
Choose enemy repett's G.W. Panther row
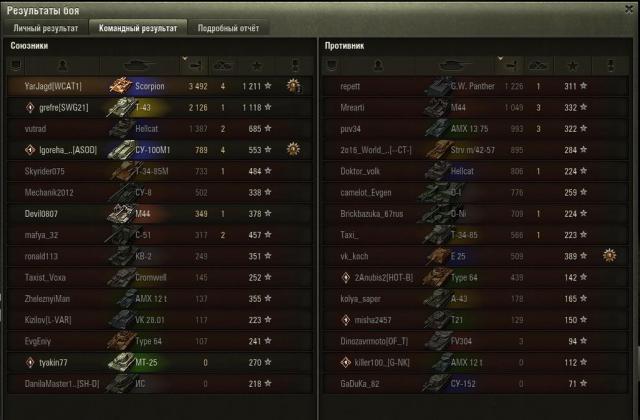(x=470, y=87)
